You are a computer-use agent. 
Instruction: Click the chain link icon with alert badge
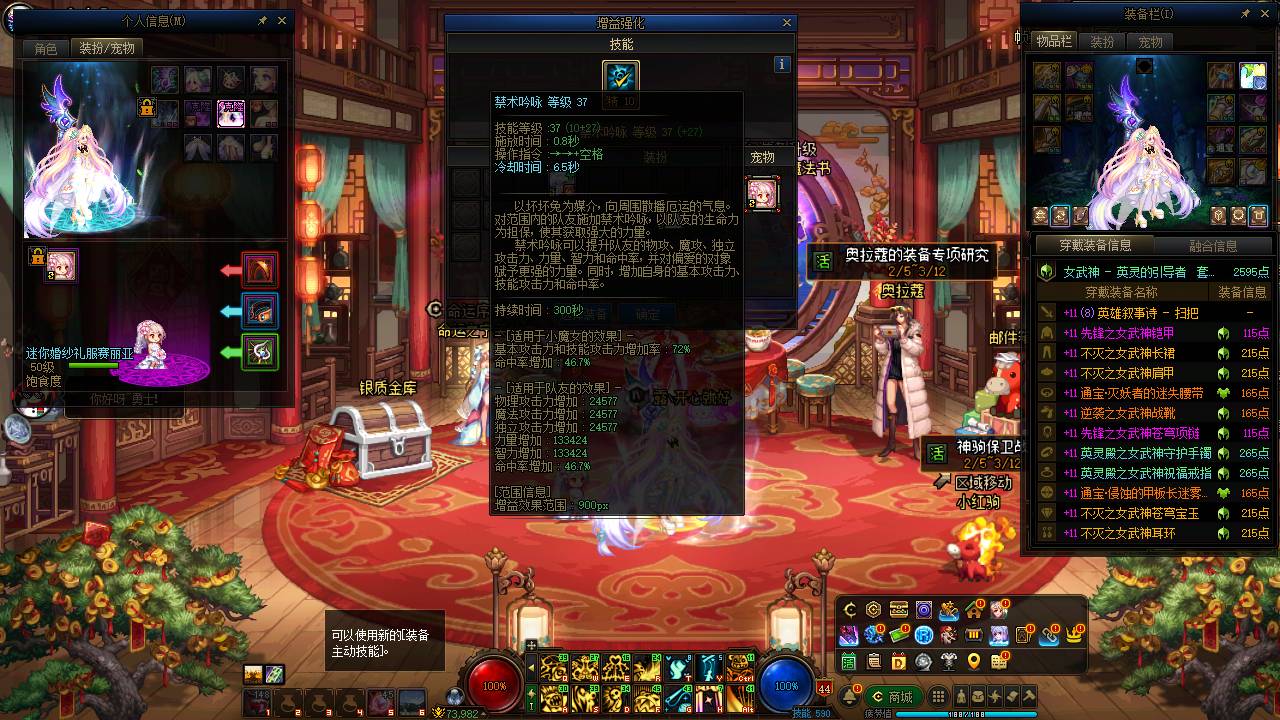click(x=1047, y=636)
